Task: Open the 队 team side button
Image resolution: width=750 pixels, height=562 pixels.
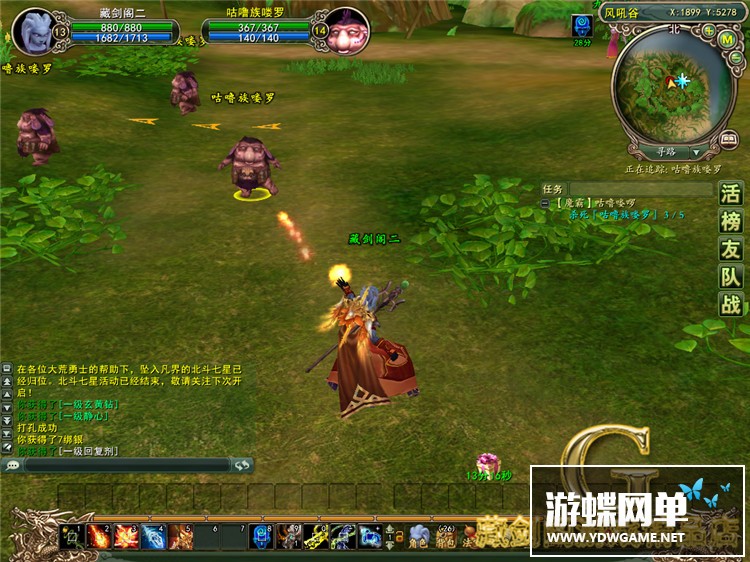Action: (731, 277)
